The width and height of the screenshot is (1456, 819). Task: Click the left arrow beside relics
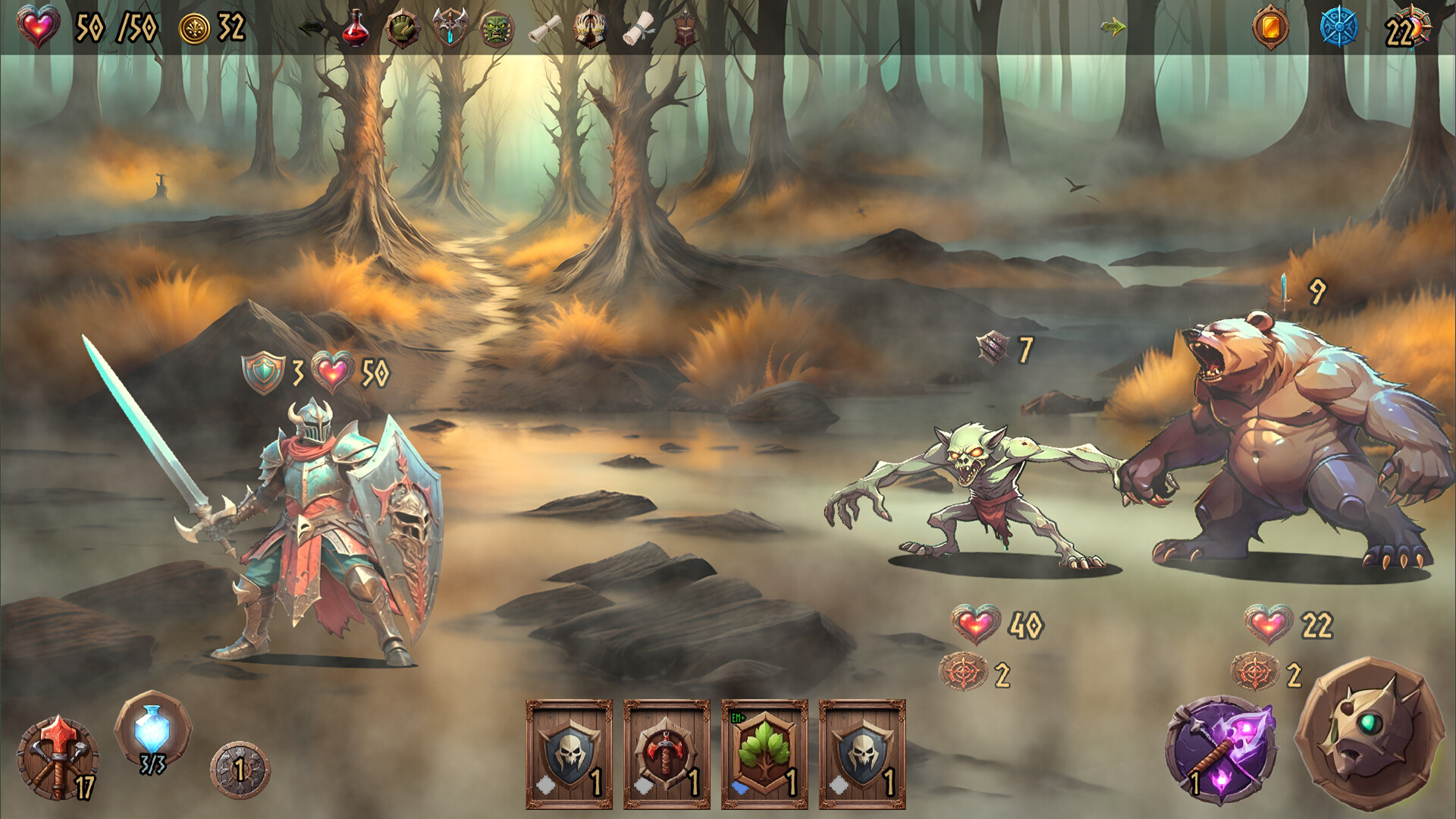311,28
